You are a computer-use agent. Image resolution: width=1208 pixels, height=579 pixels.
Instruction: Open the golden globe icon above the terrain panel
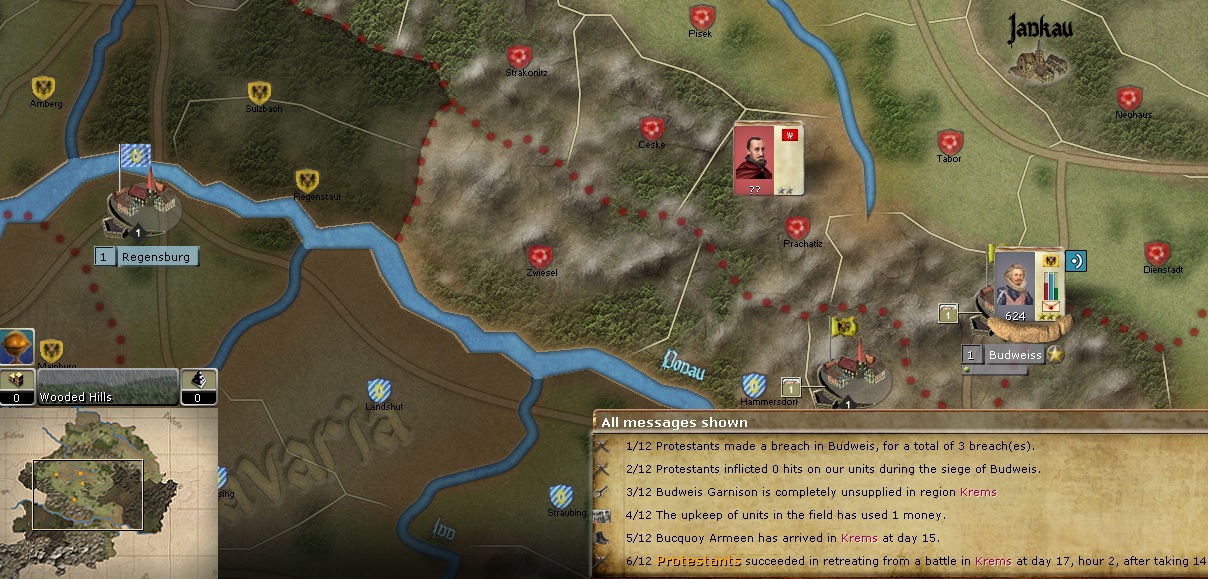[x=17, y=347]
